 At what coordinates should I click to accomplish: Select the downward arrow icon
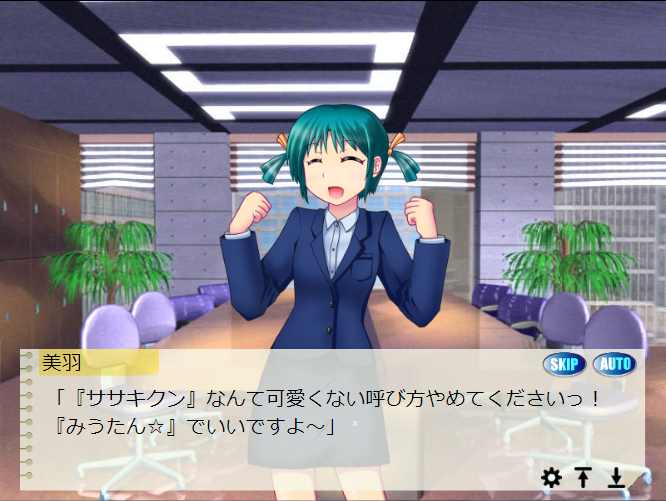click(x=617, y=478)
